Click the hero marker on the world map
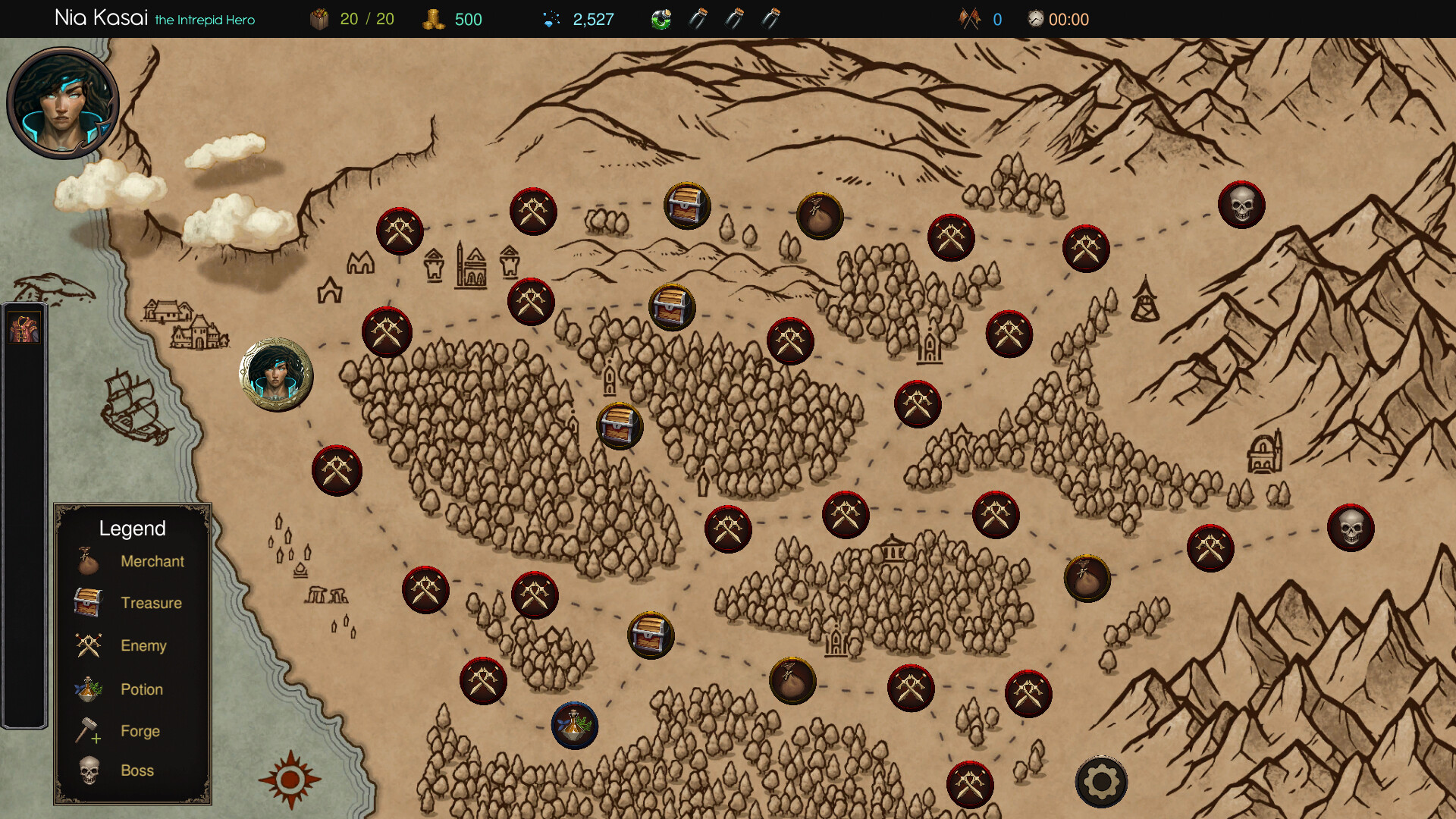The image size is (1456, 819). [276, 373]
